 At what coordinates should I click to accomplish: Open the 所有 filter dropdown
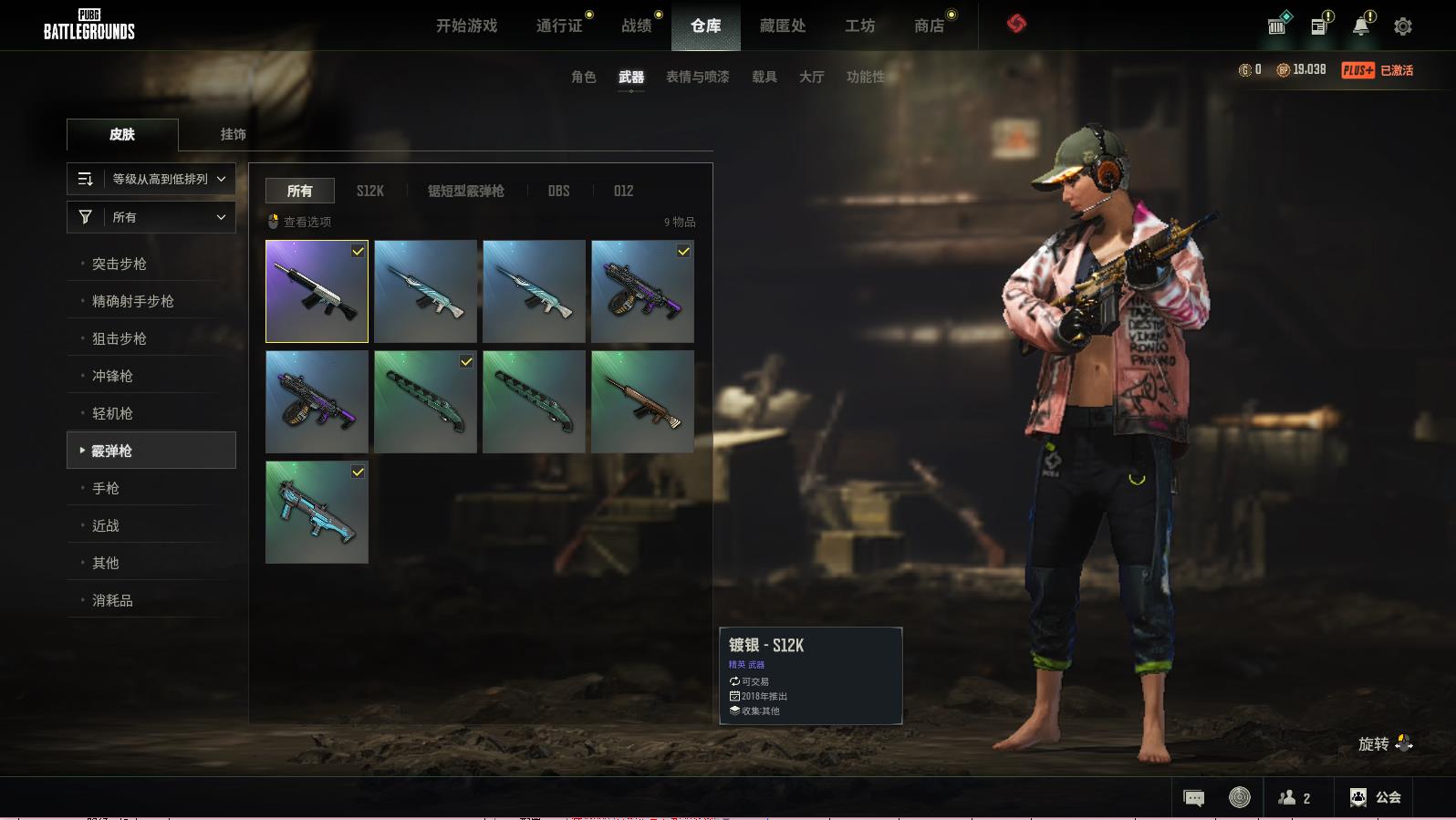pos(151,217)
